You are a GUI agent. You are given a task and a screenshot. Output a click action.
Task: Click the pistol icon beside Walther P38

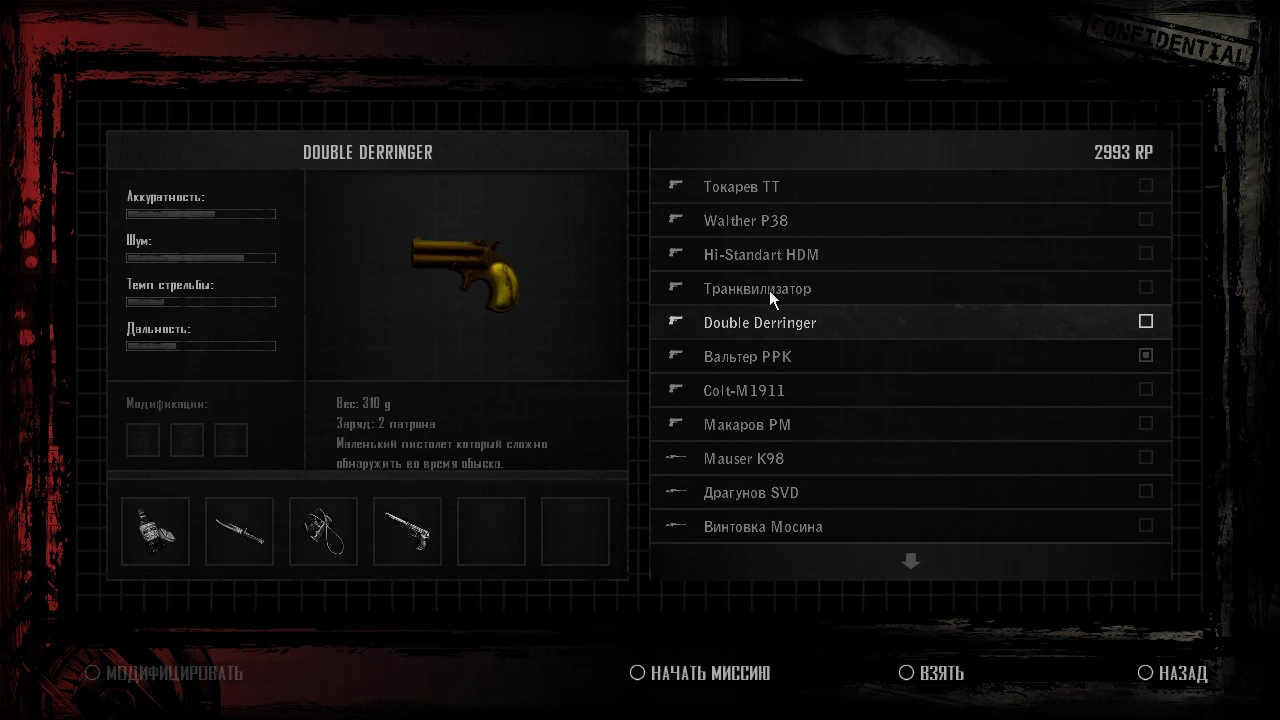675,219
